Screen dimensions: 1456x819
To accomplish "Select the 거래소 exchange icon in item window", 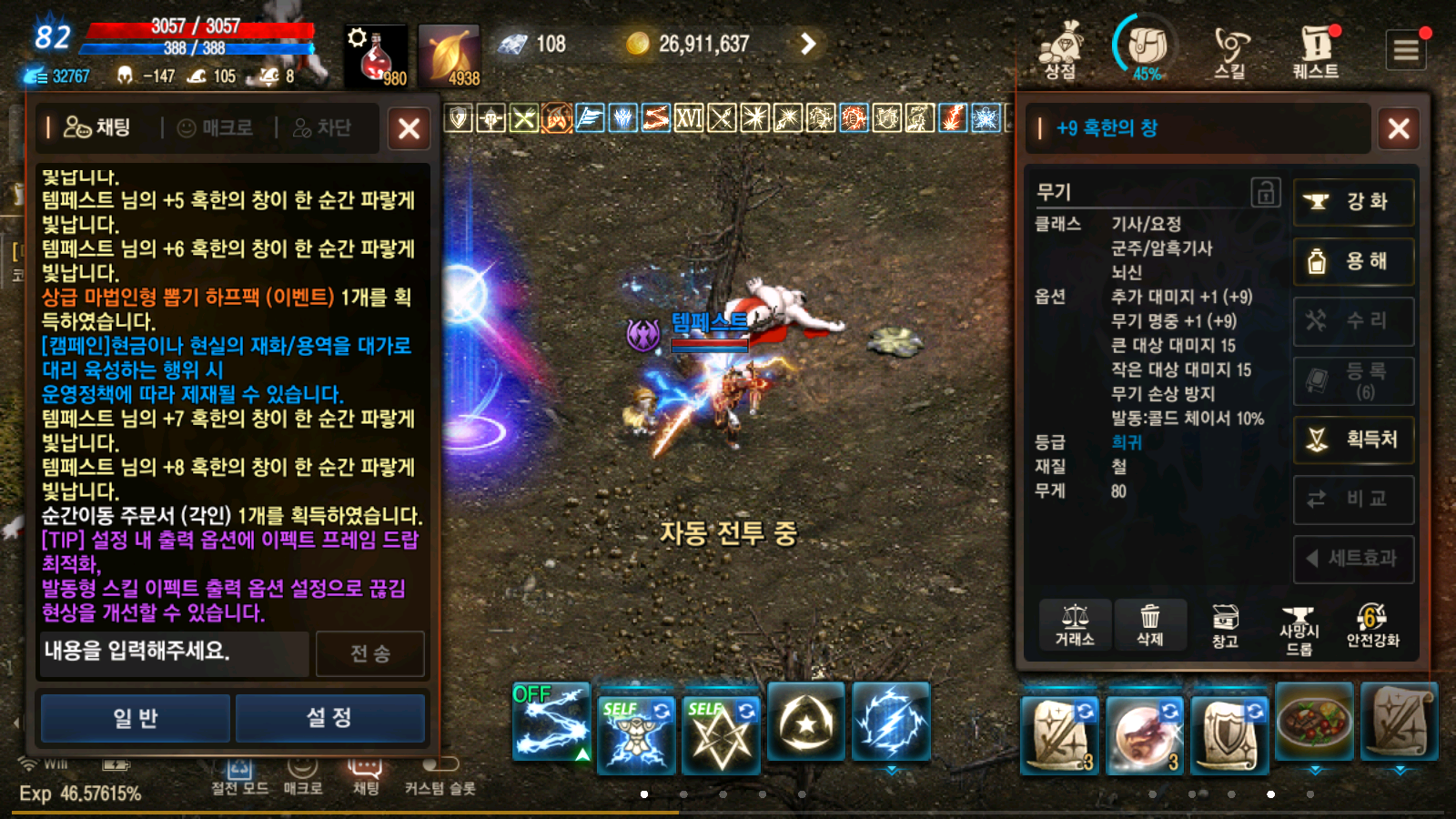I will pos(1077,625).
